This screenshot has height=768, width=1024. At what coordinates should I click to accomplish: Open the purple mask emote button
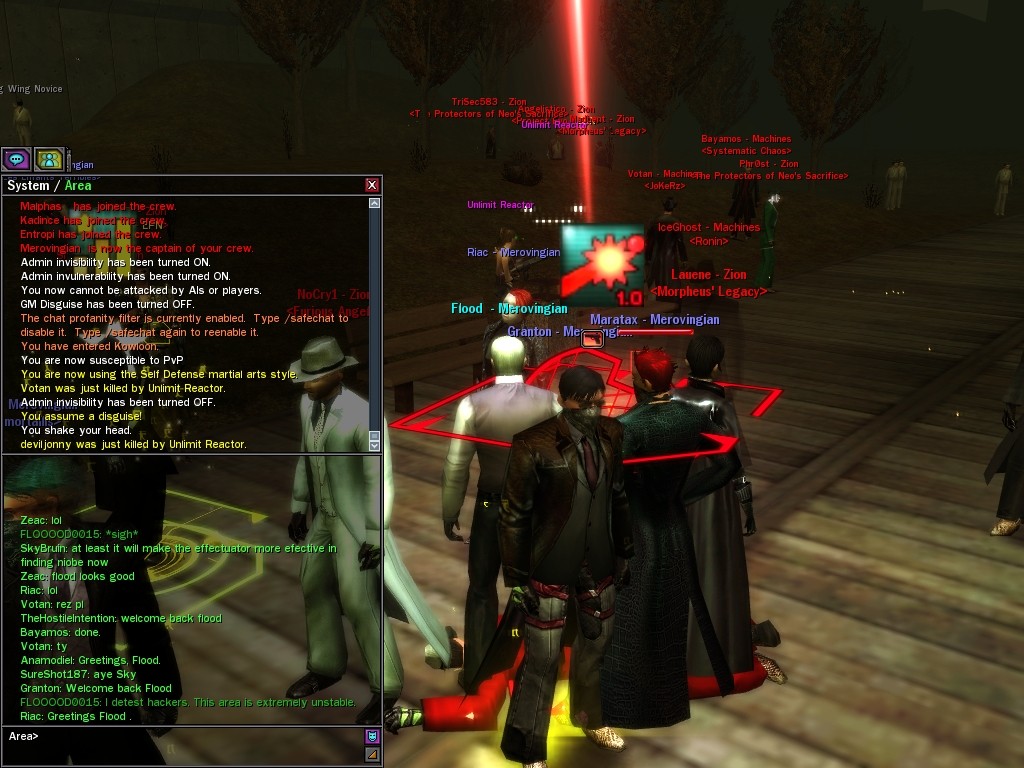tap(372, 737)
